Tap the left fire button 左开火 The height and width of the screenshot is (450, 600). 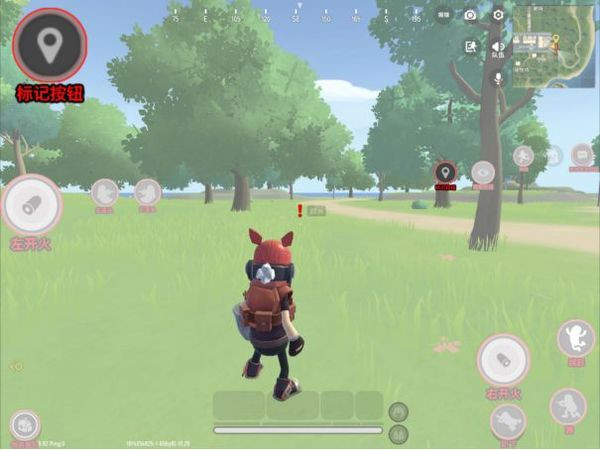31,204
